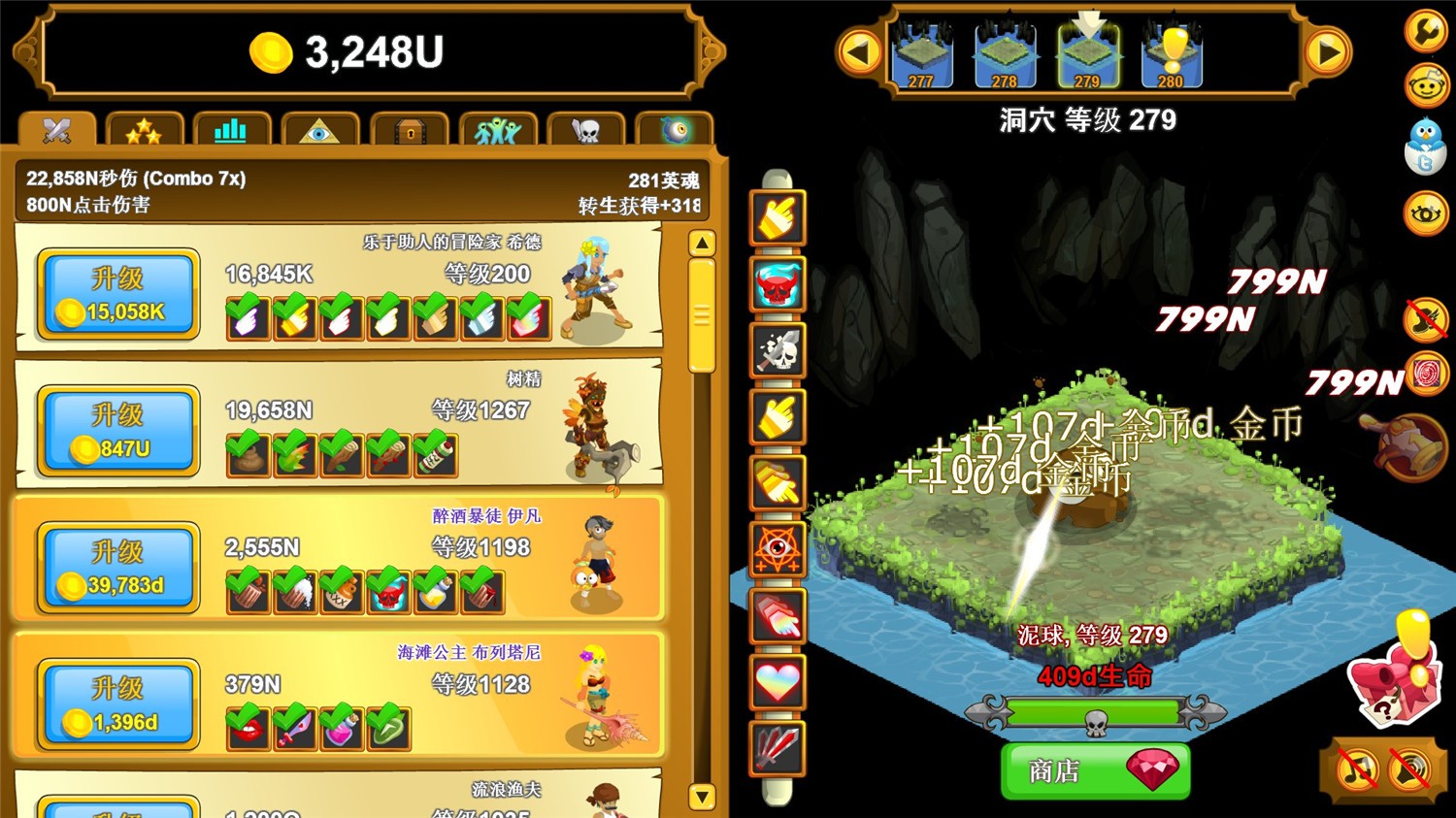Use the Dark Ritual pentagram skill
The width and height of the screenshot is (1456, 818).
click(x=777, y=550)
